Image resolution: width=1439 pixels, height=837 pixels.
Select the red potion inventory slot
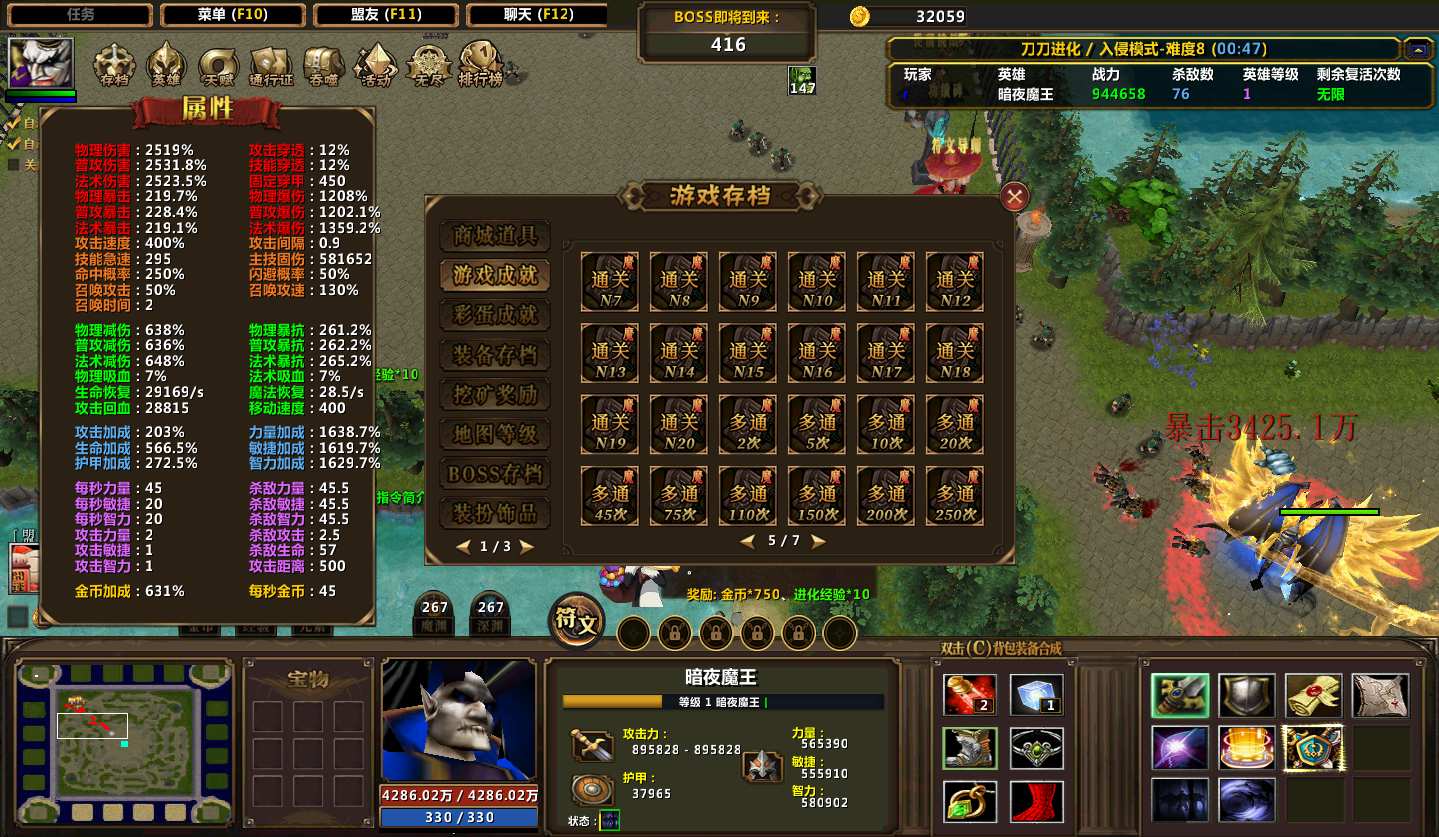[969, 696]
